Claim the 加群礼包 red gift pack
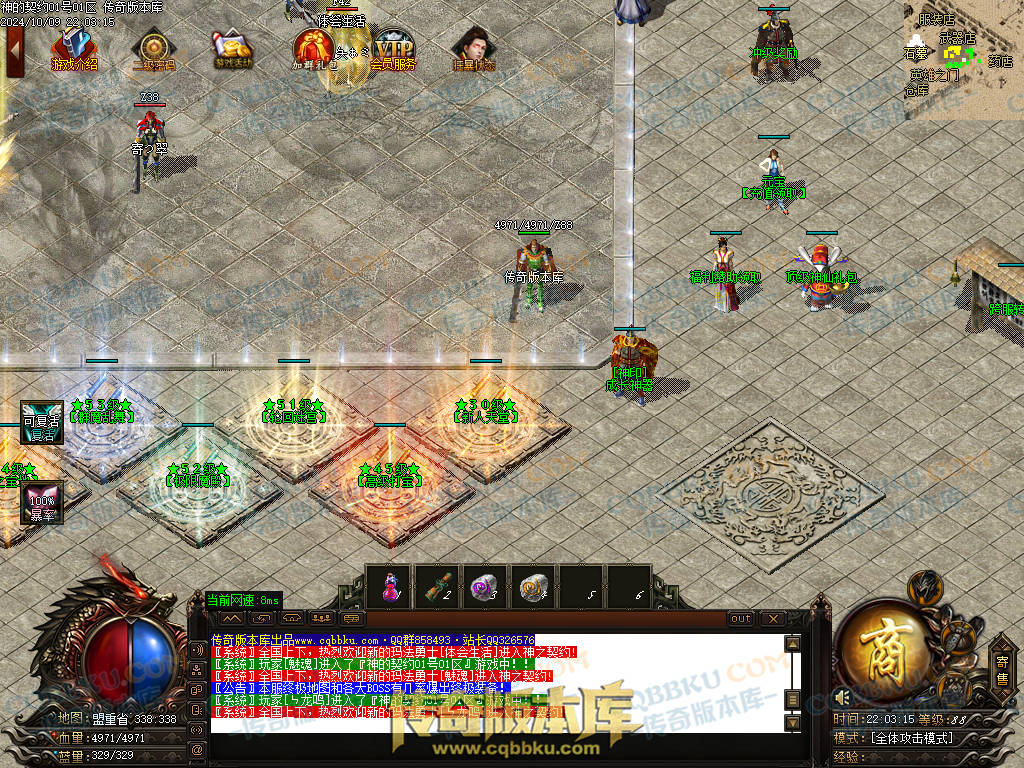This screenshot has height=768, width=1024. click(x=313, y=48)
